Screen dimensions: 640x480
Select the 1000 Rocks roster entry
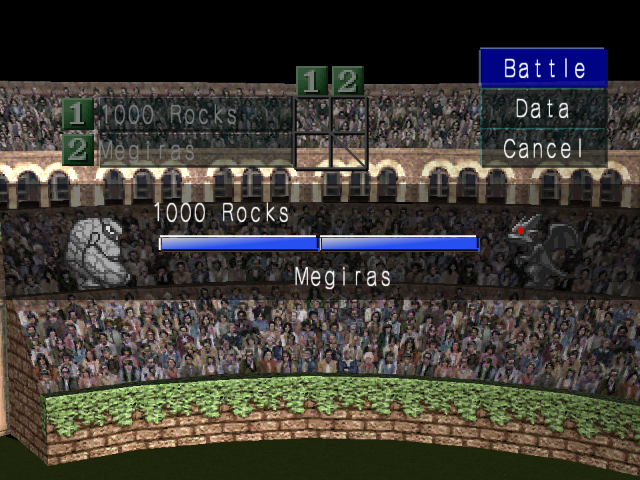pyautogui.click(x=178, y=114)
